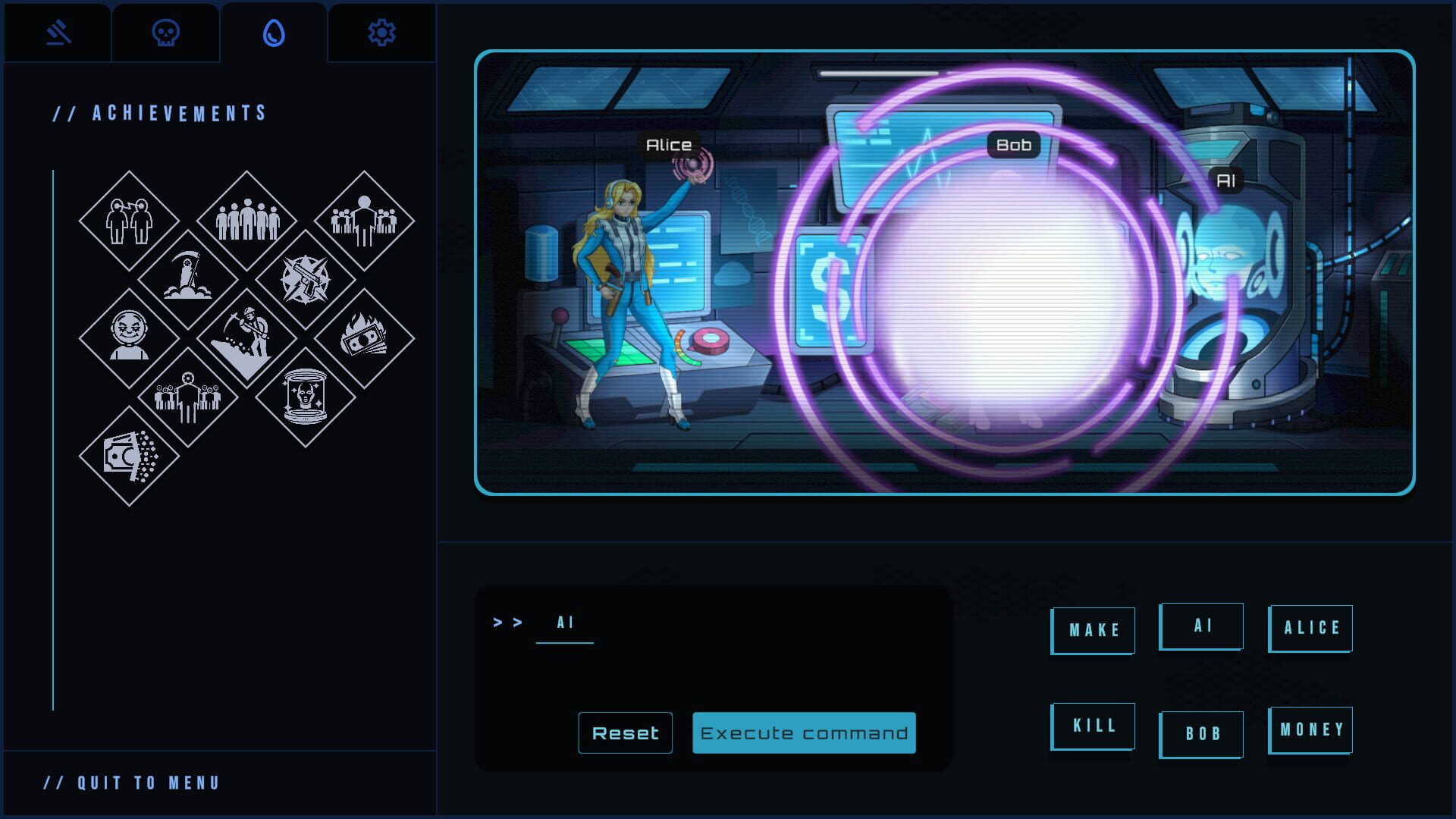Click the ALICE command word
The height and width of the screenshot is (819, 1456).
pos(1310,628)
